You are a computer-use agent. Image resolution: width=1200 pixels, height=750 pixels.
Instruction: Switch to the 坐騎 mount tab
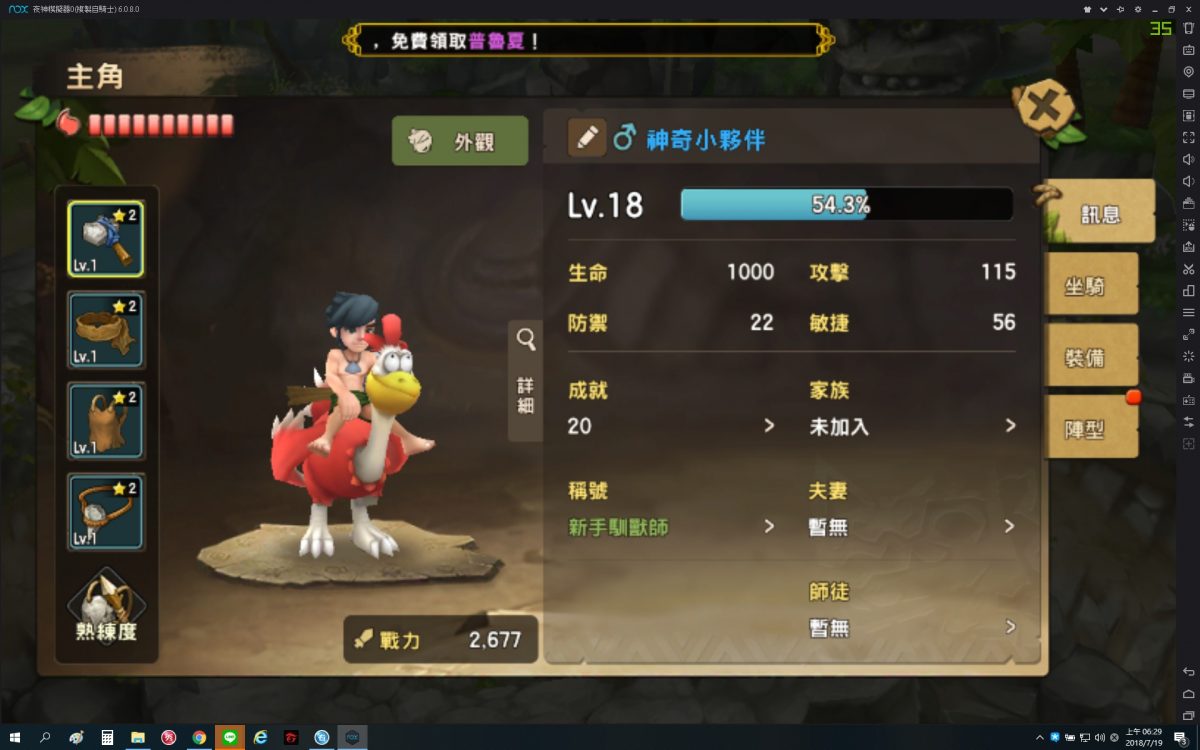point(1091,285)
